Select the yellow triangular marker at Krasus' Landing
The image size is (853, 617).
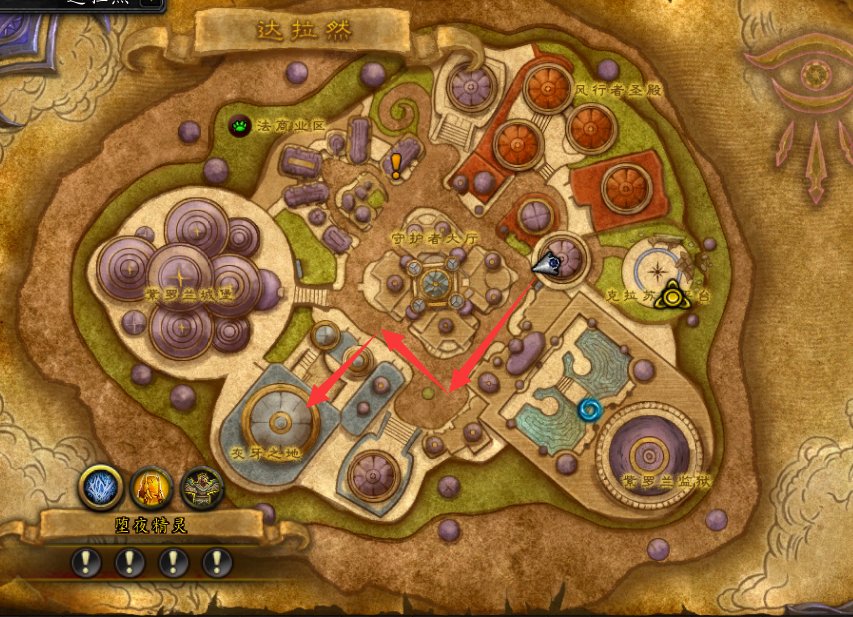(x=669, y=295)
